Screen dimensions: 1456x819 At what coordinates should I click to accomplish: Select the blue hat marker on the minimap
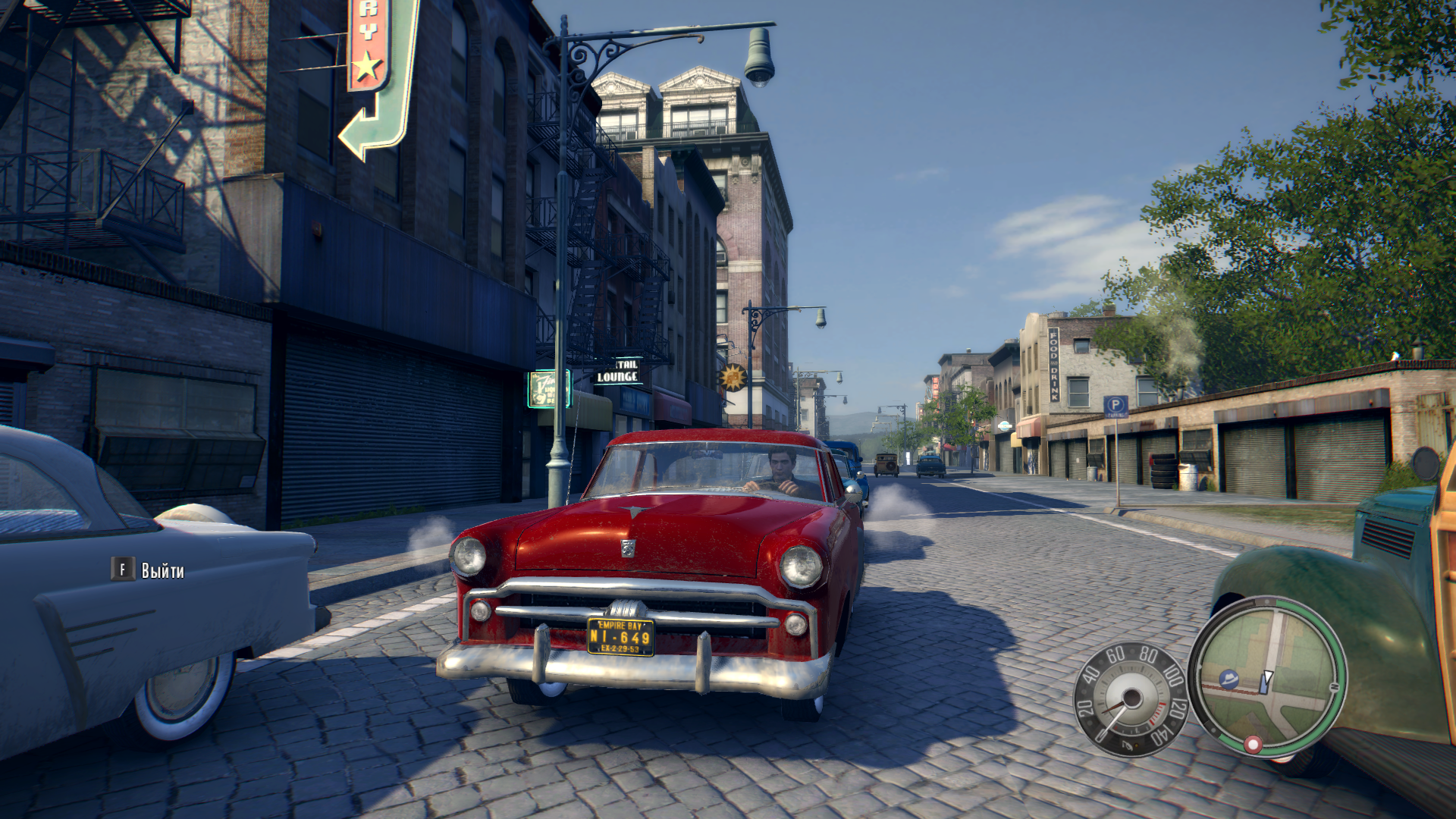pyautogui.click(x=1228, y=679)
